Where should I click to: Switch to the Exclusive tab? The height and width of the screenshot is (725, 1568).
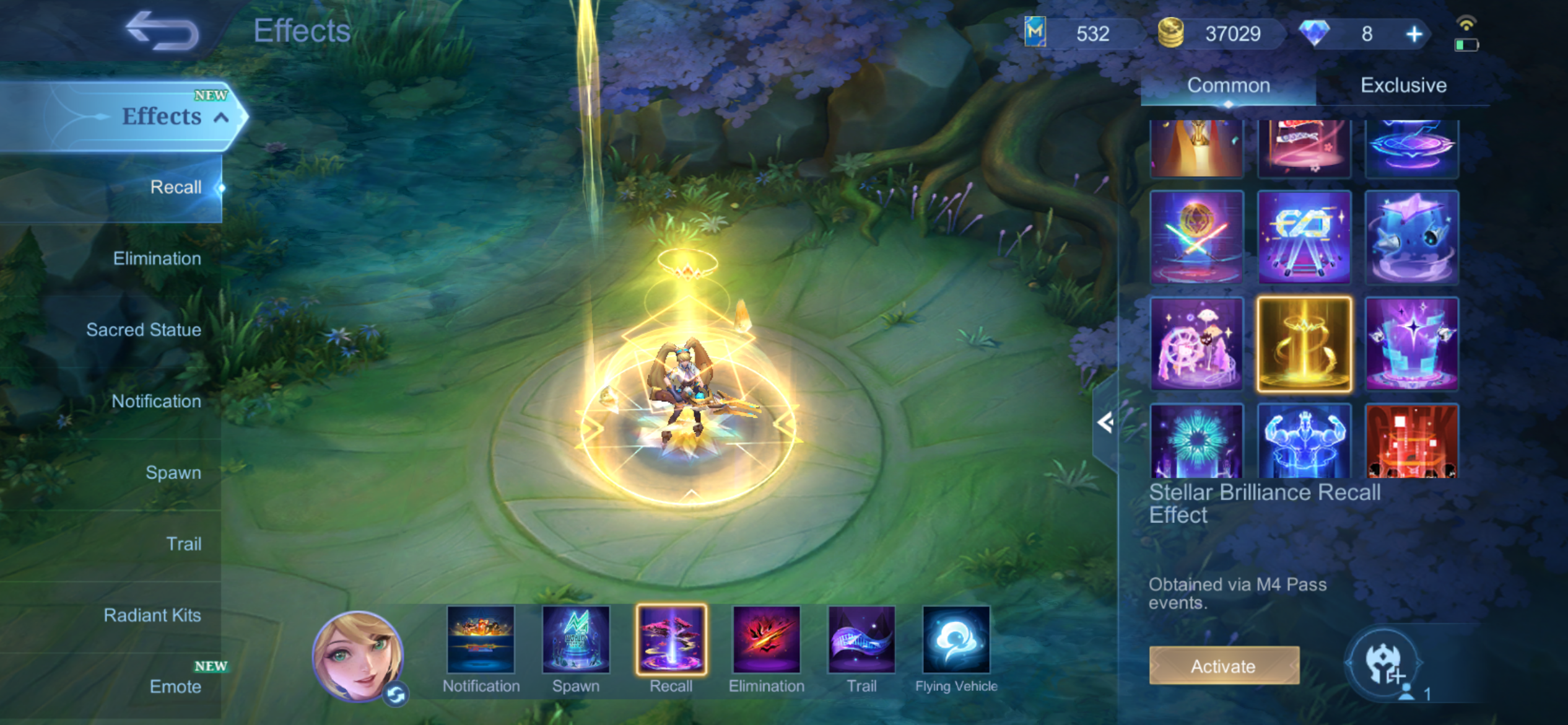click(x=1403, y=86)
